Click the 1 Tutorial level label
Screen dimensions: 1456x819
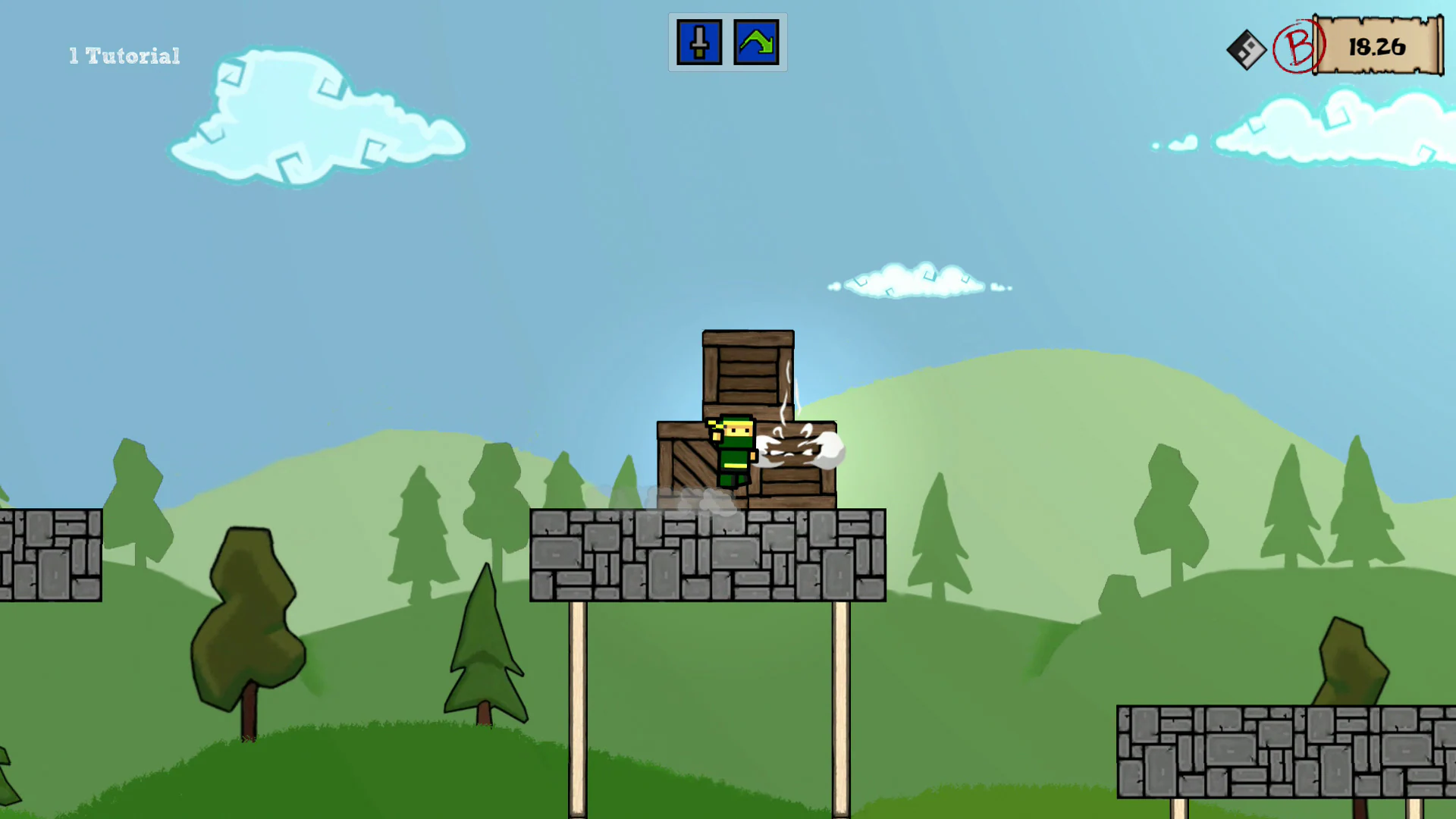pos(124,55)
